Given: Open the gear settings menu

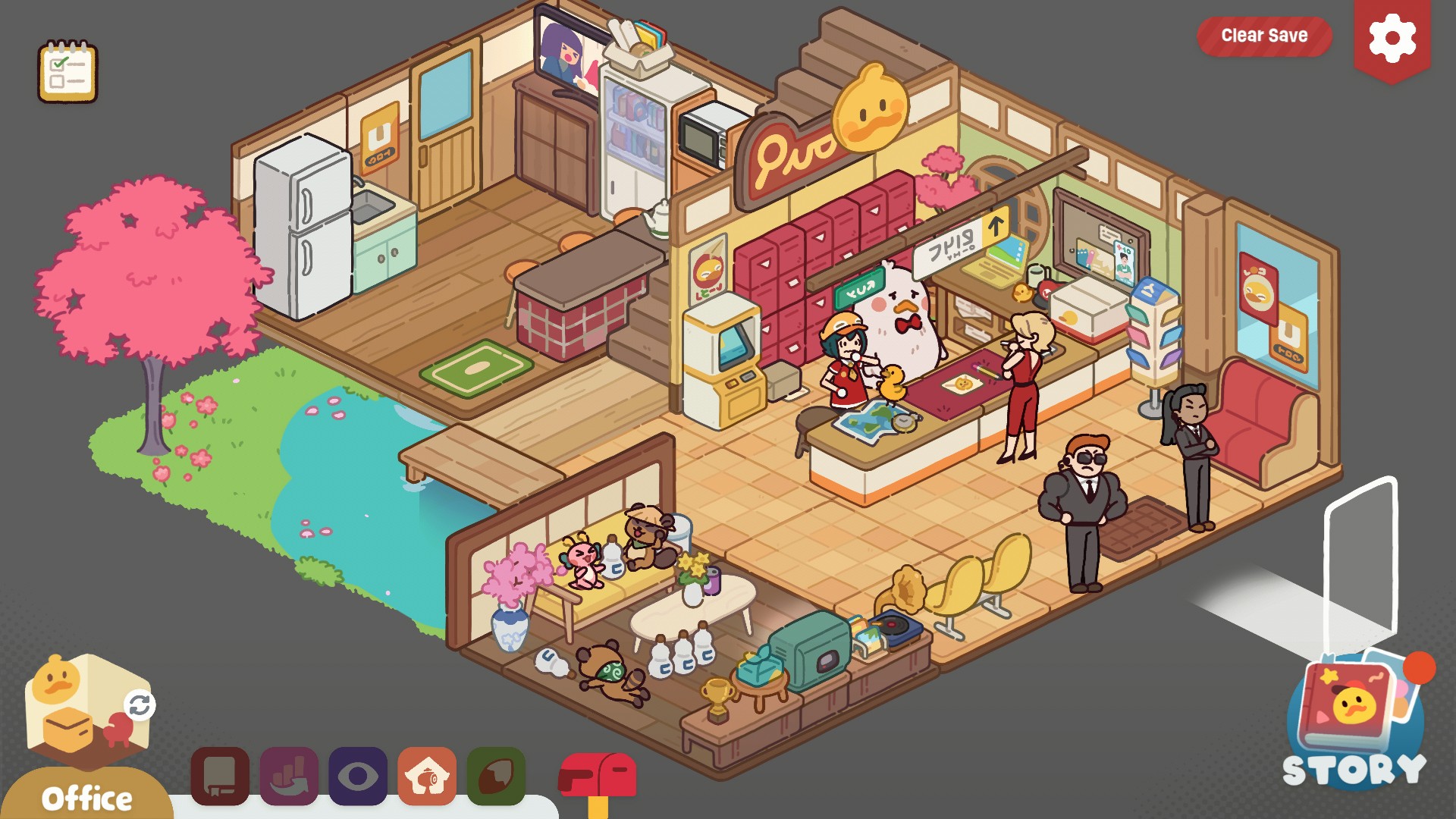Looking at the screenshot, I should click(x=1392, y=39).
